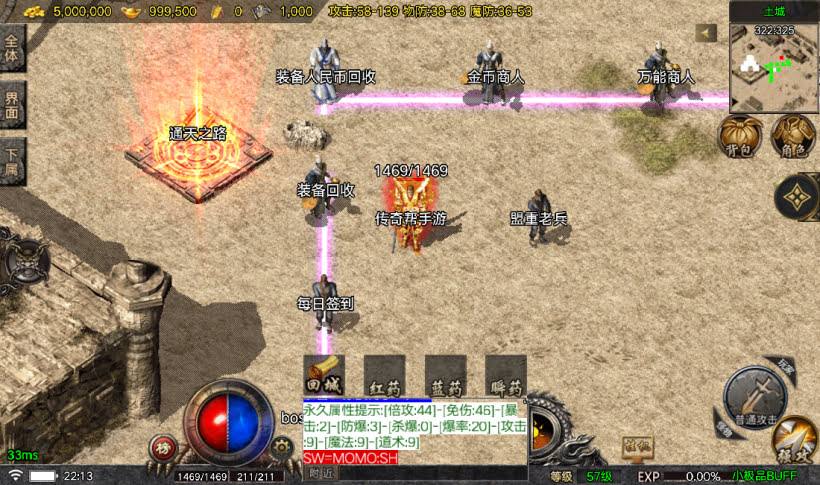Viewport: 820px width, 485px height.
Task: Select the 附近 nearby chat channel
Action: [x=320, y=473]
